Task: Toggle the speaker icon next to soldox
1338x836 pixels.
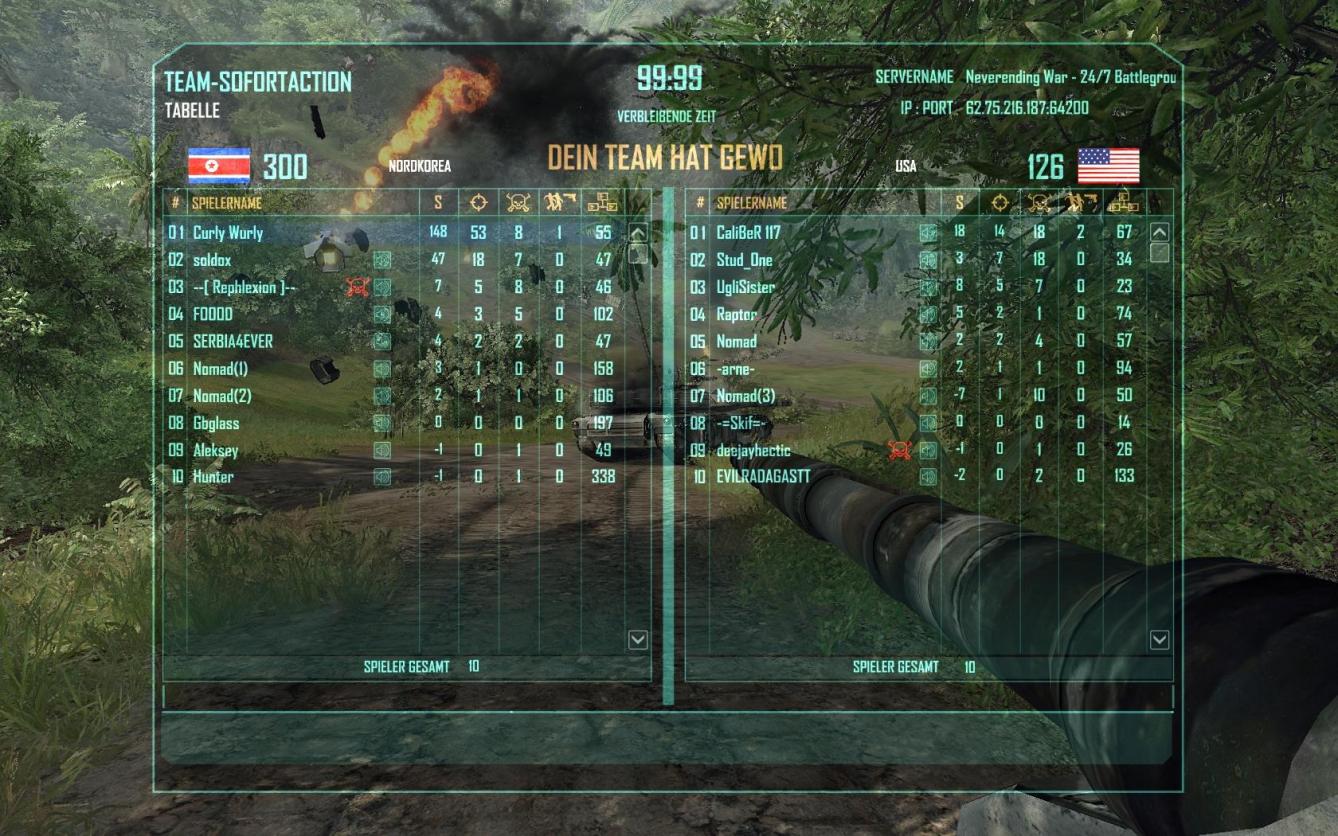Action: (x=382, y=260)
